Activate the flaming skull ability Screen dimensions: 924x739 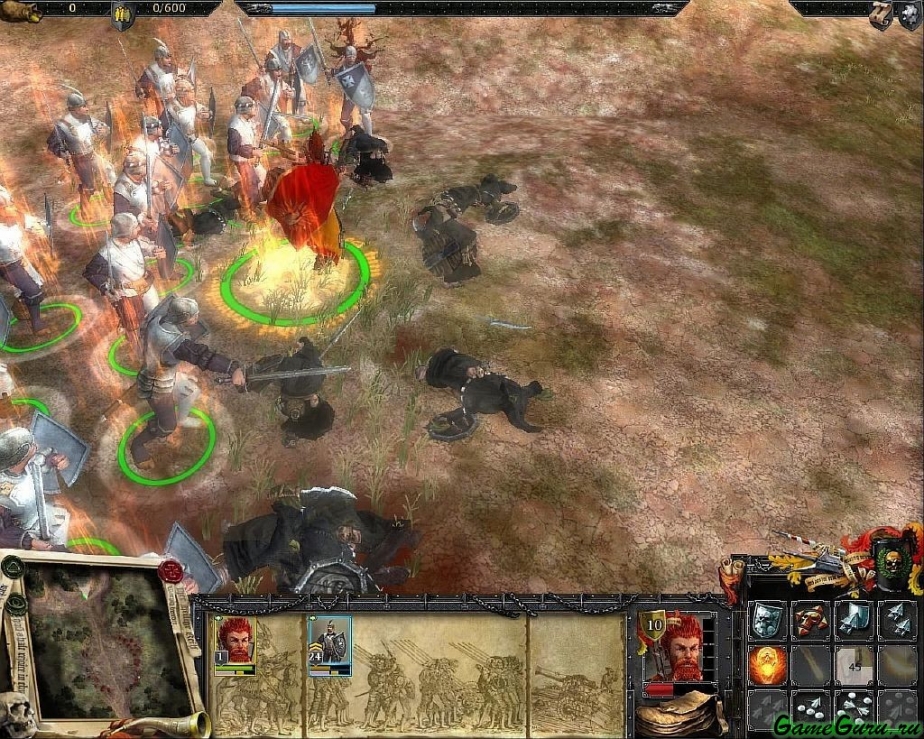pyautogui.click(x=767, y=665)
